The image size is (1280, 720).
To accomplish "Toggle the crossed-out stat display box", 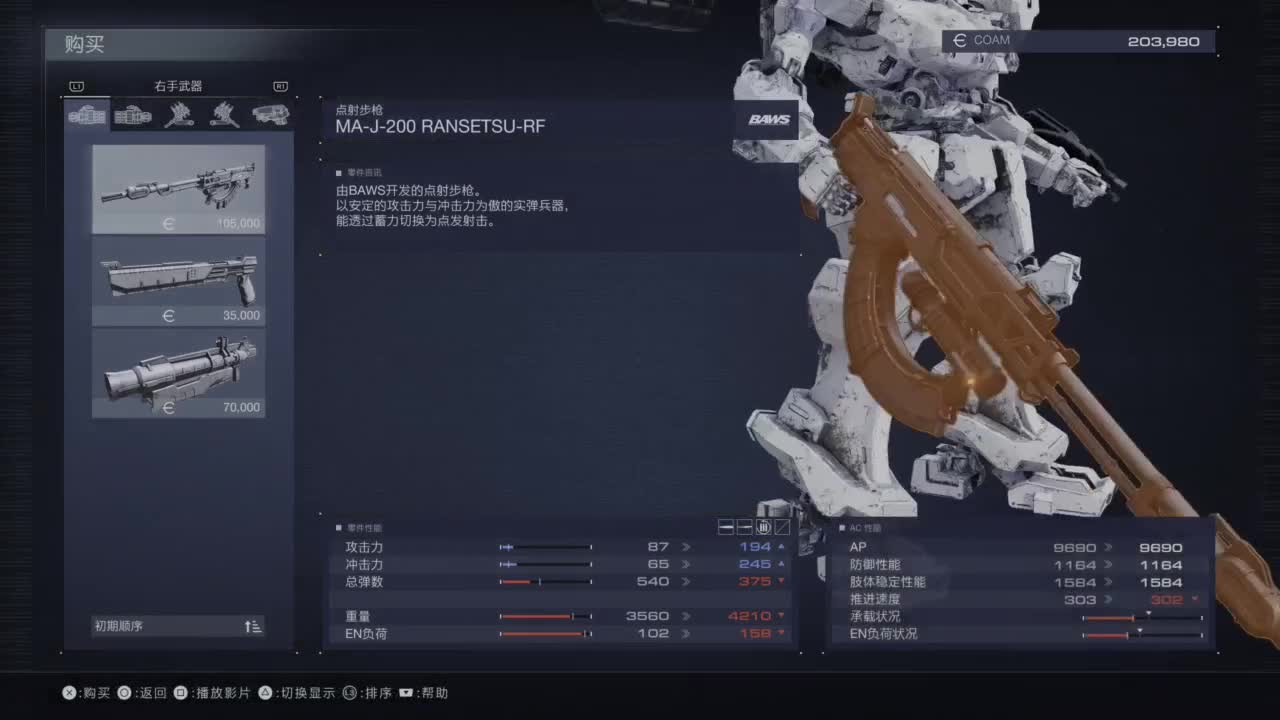I will (782, 527).
